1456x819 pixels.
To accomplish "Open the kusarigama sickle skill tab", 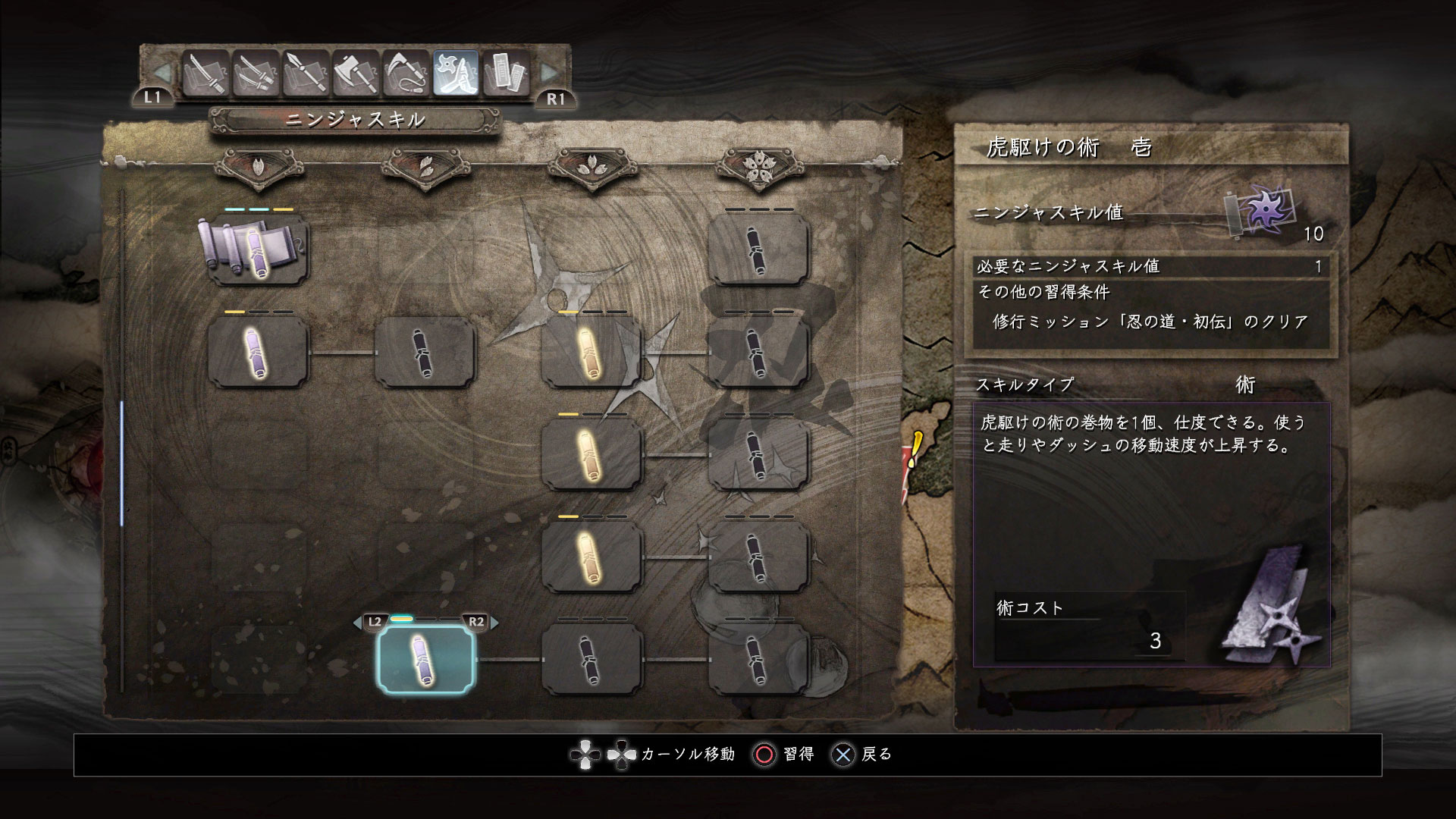I will pos(406,74).
